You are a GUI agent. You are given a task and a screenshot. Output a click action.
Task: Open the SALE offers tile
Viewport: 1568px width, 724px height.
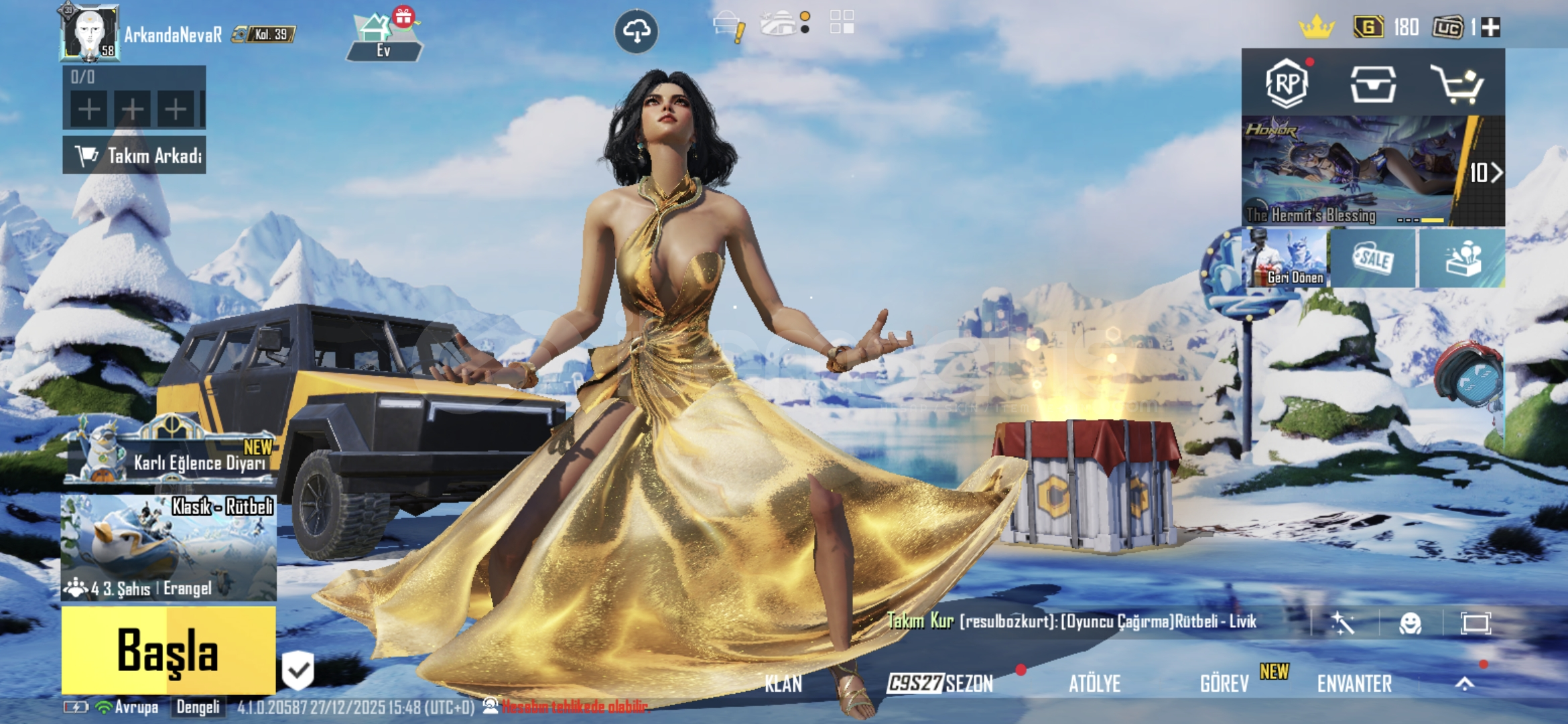click(1373, 258)
